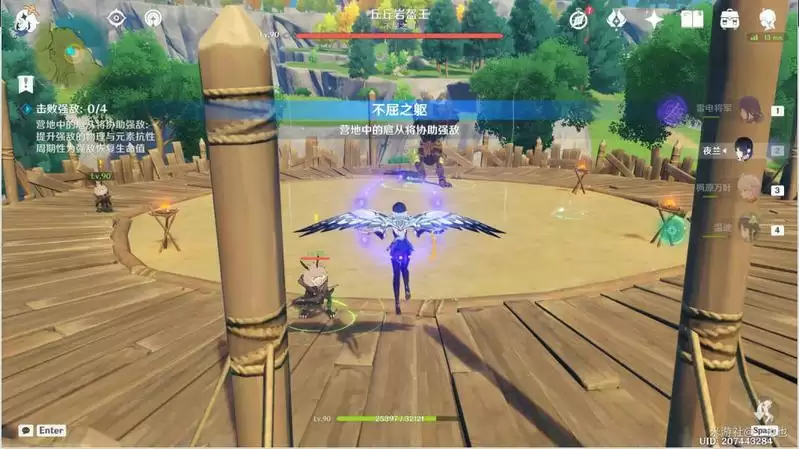Viewport: 799px width, 449px height.
Task: Open the chat box speech bubble
Action: click(x=22, y=430)
